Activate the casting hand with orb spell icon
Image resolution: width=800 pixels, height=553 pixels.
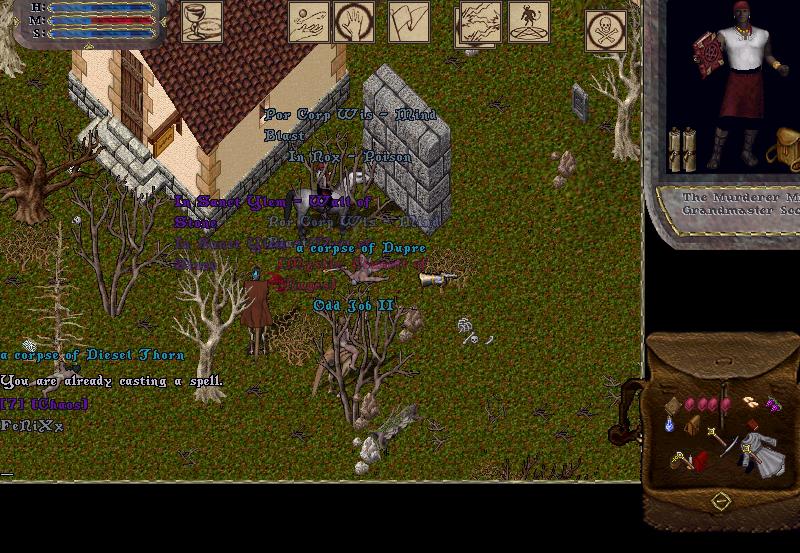coord(309,22)
